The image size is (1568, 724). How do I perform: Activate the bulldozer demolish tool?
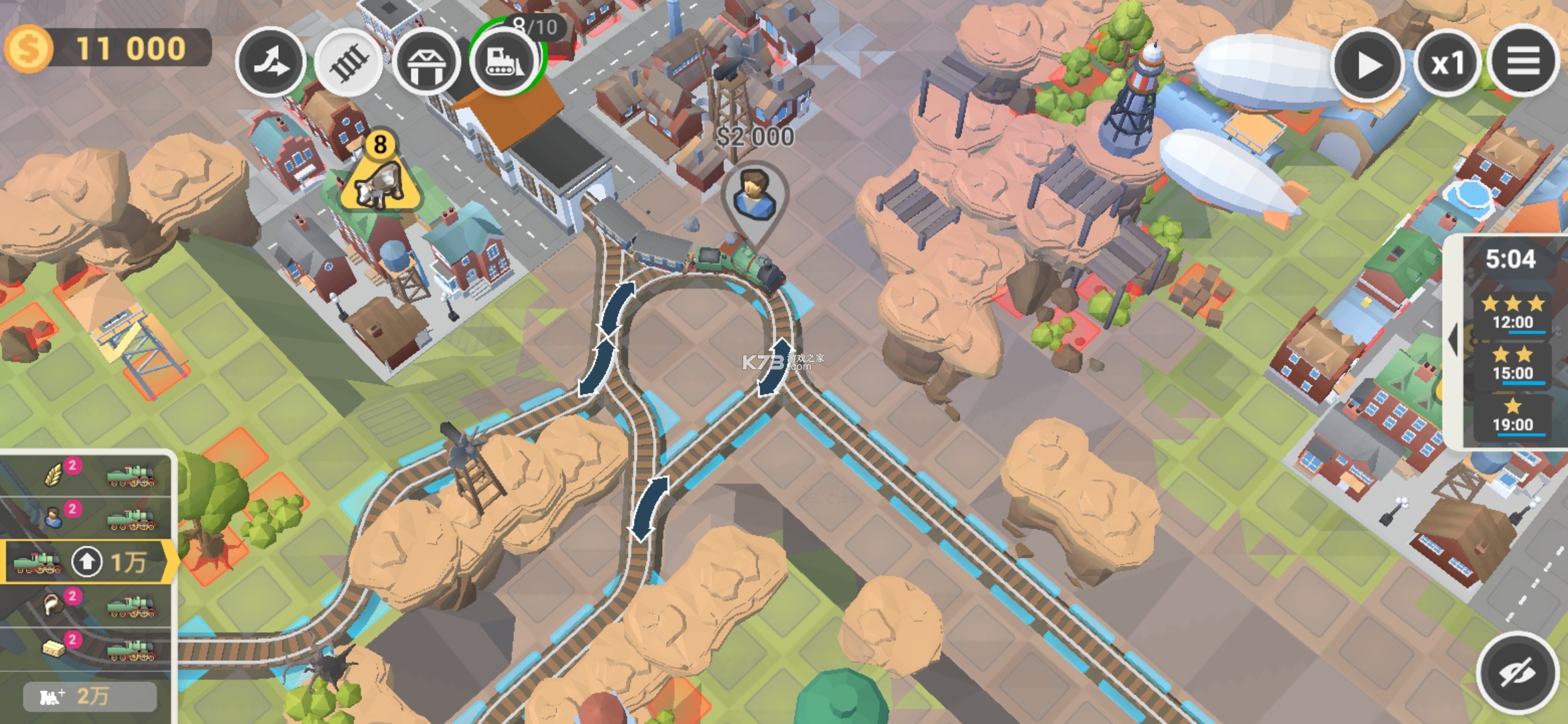505,61
